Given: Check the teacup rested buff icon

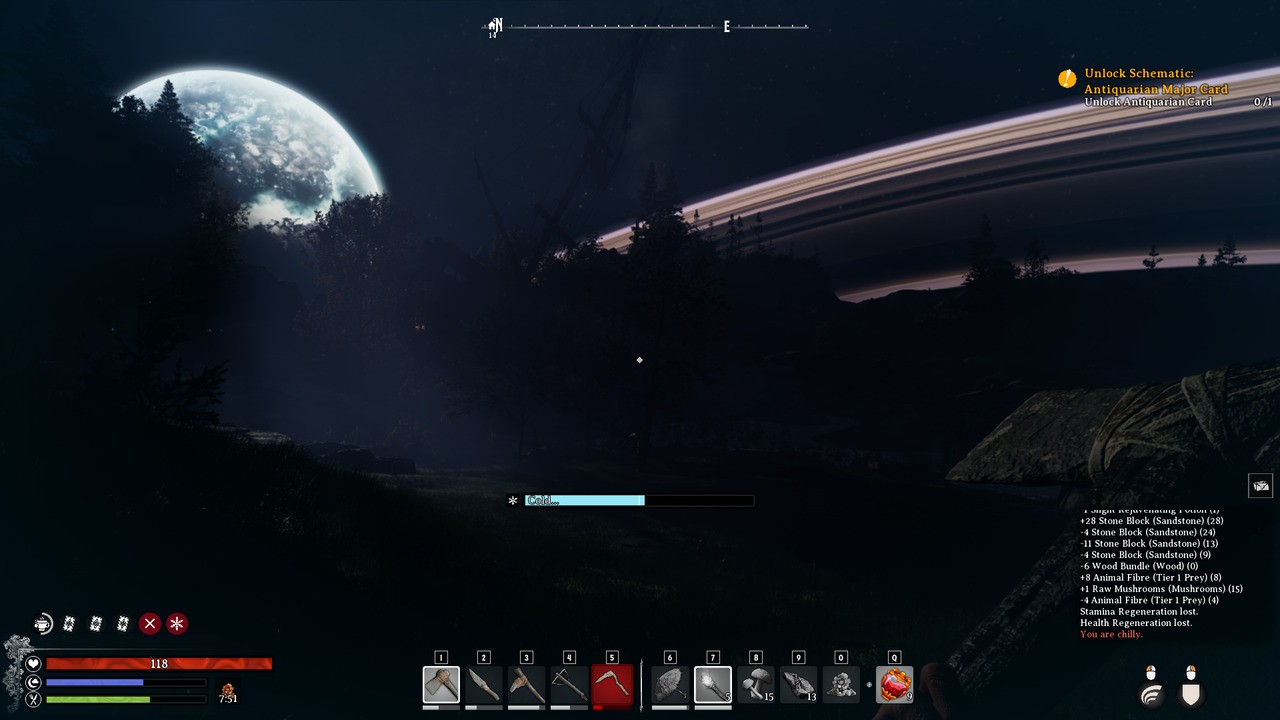Looking at the screenshot, I should pyautogui.click(x=42, y=624).
